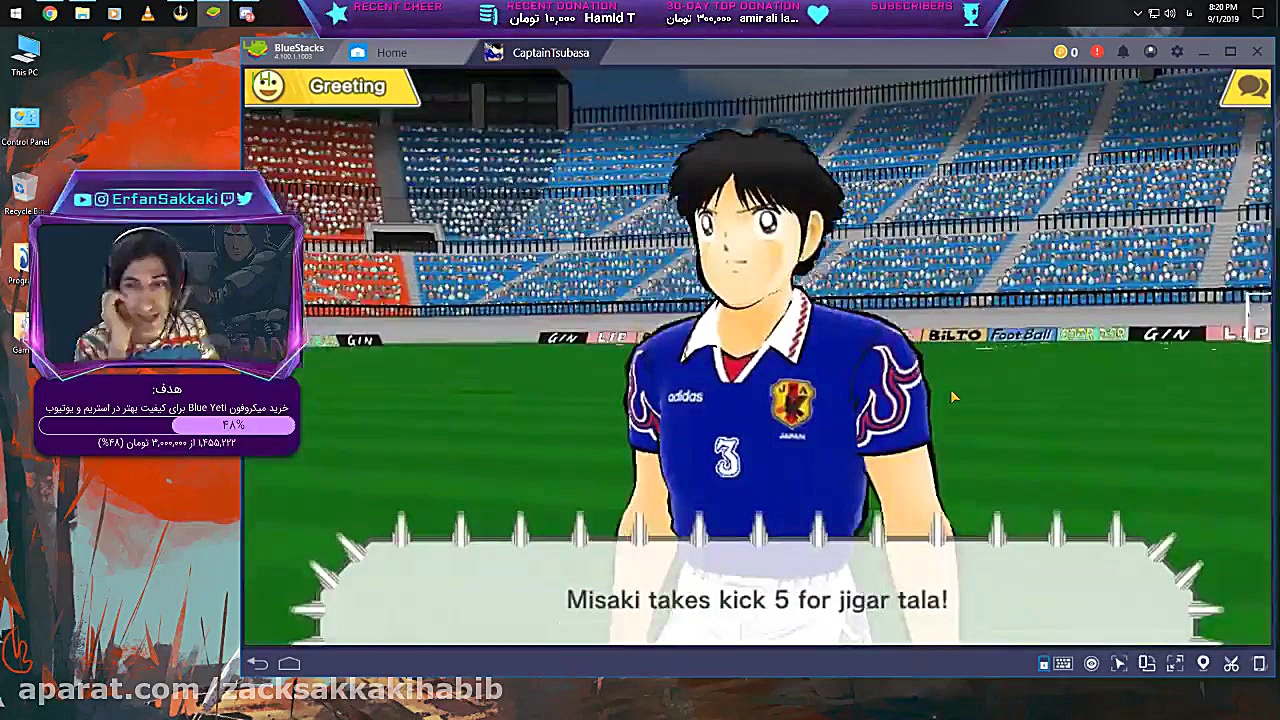Open the chat speech bubble icon

point(1251,87)
